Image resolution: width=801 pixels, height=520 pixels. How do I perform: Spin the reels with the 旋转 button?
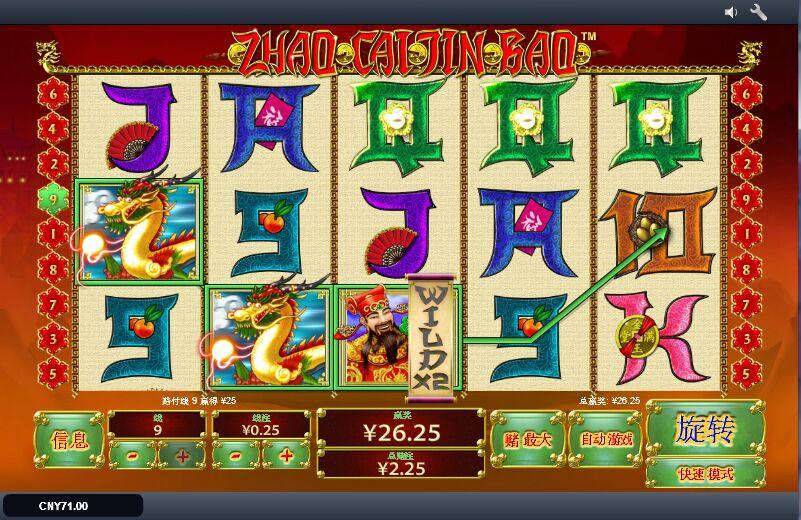(x=705, y=430)
